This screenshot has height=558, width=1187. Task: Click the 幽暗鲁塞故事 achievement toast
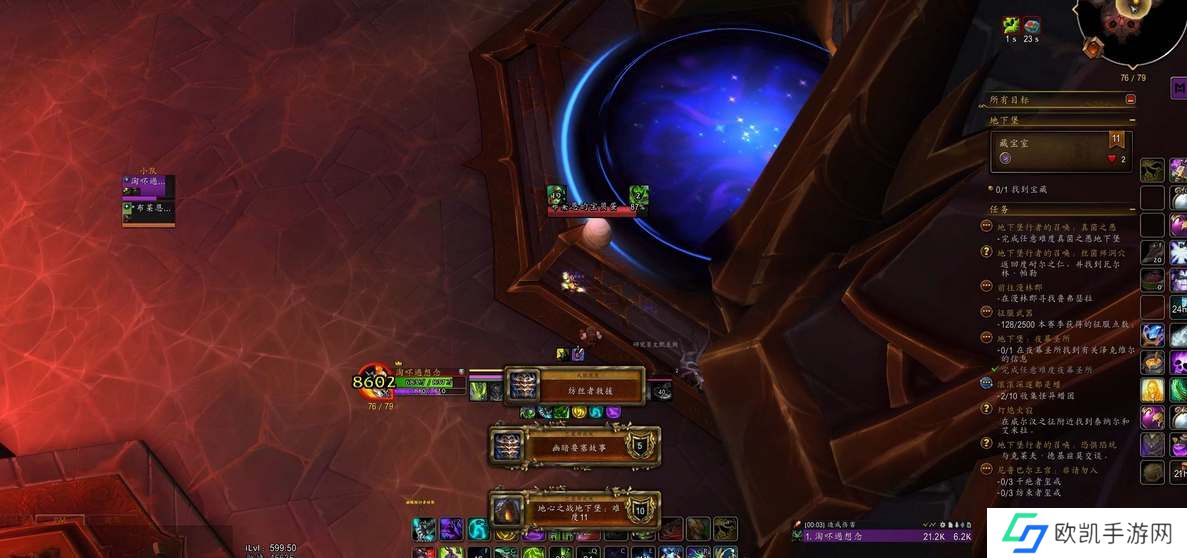[x=574, y=445]
